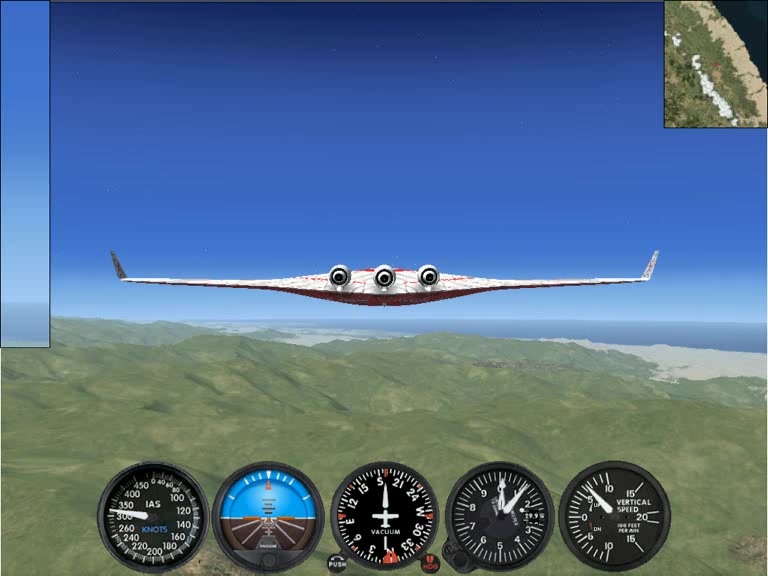
Task: Click the attitude indicator instrument
Action: tap(268, 516)
